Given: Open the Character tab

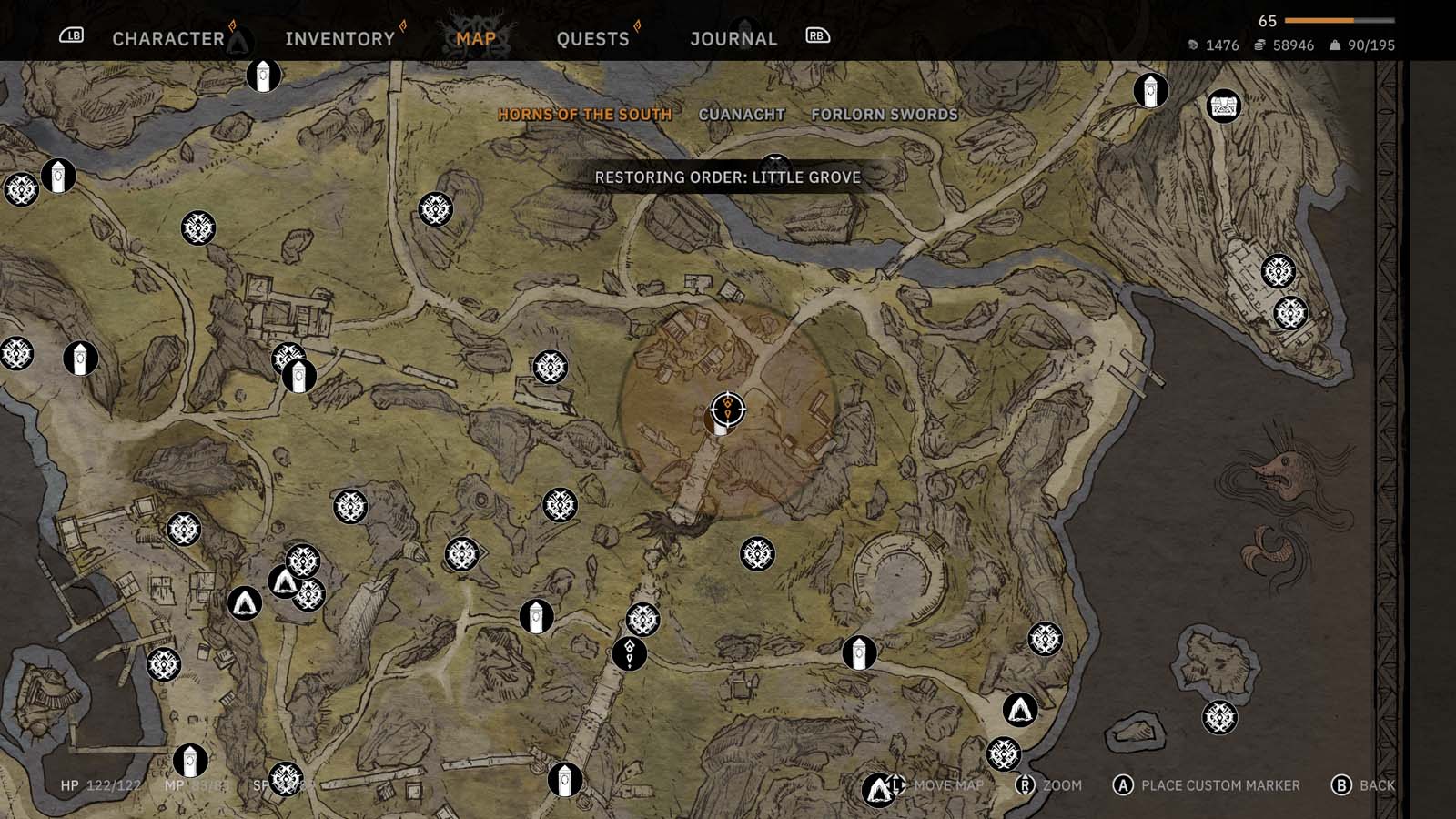Looking at the screenshot, I should tap(168, 38).
